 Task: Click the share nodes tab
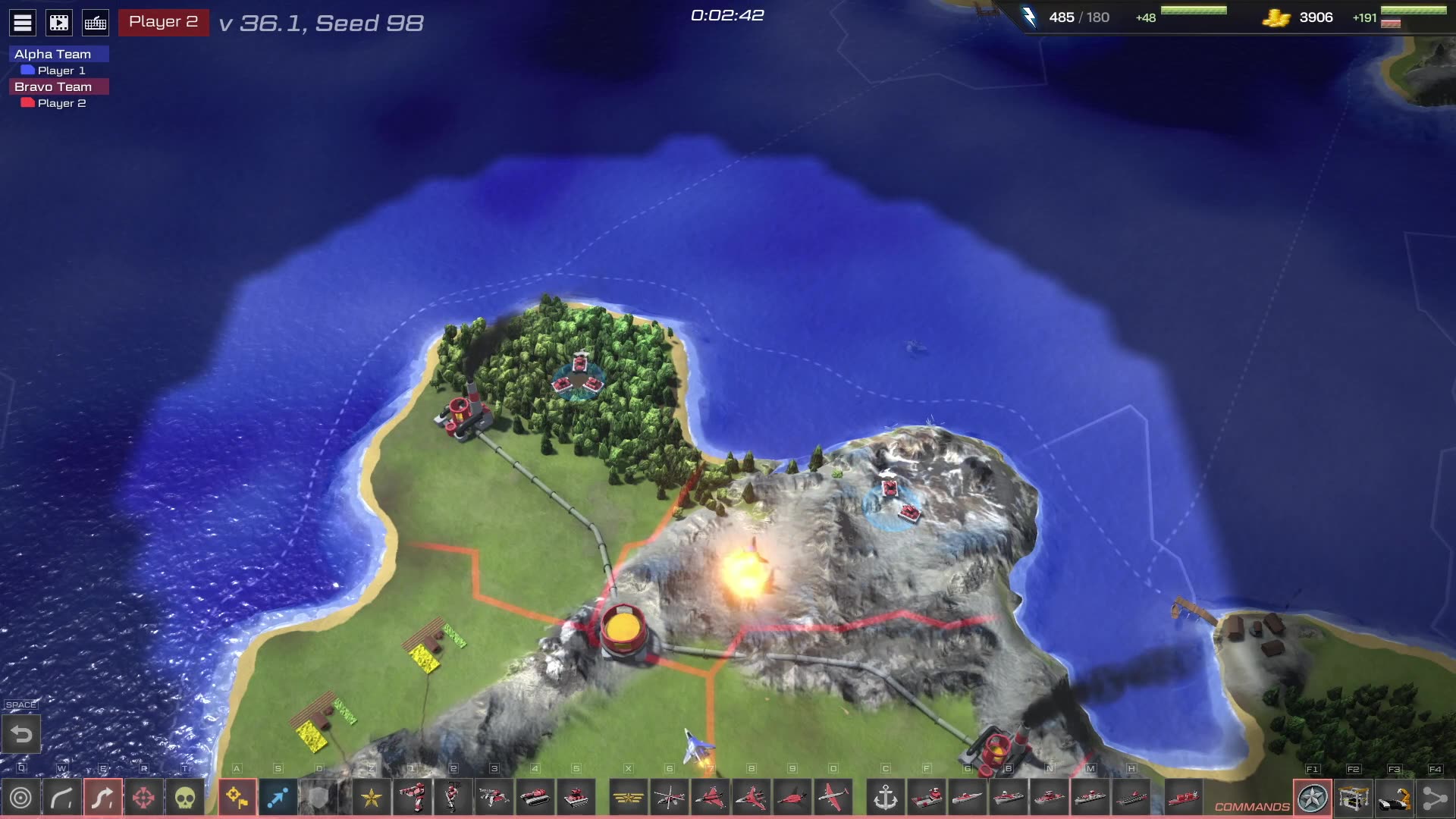point(1435,799)
